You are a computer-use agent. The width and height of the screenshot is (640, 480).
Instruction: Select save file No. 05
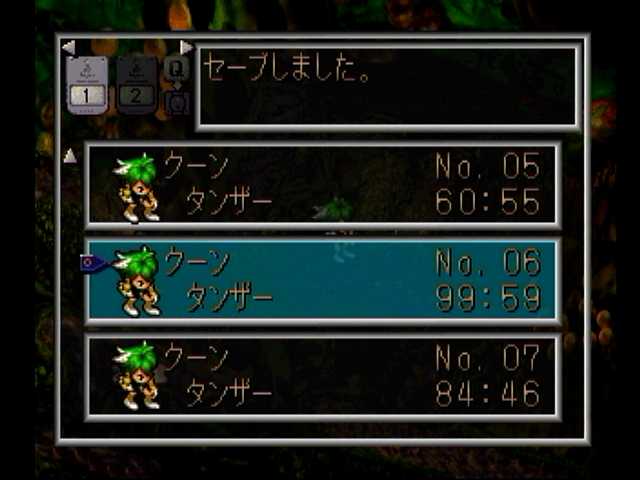pyautogui.click(x=322, y=185)
